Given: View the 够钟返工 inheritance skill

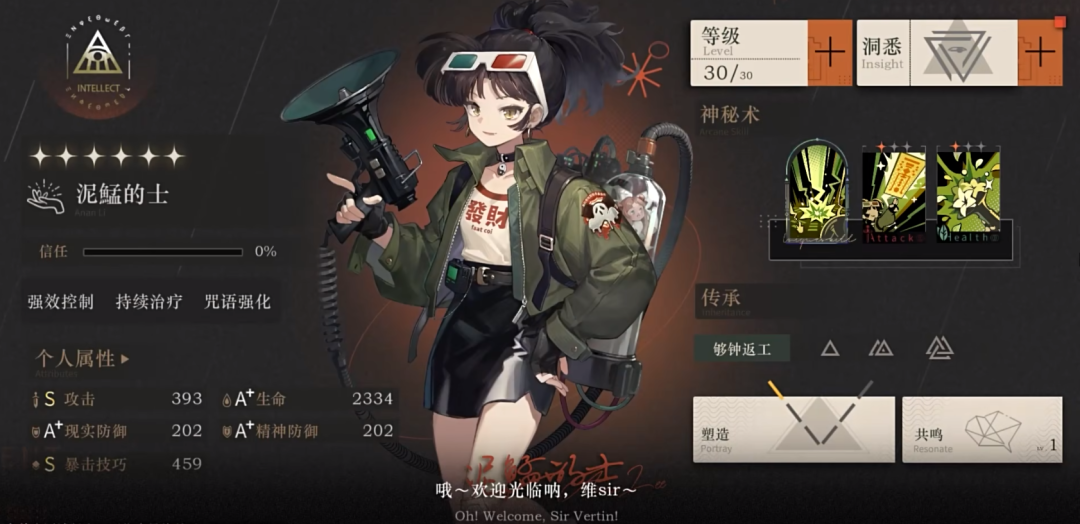Looking at the screenshot, I should (x=742, y=348).
